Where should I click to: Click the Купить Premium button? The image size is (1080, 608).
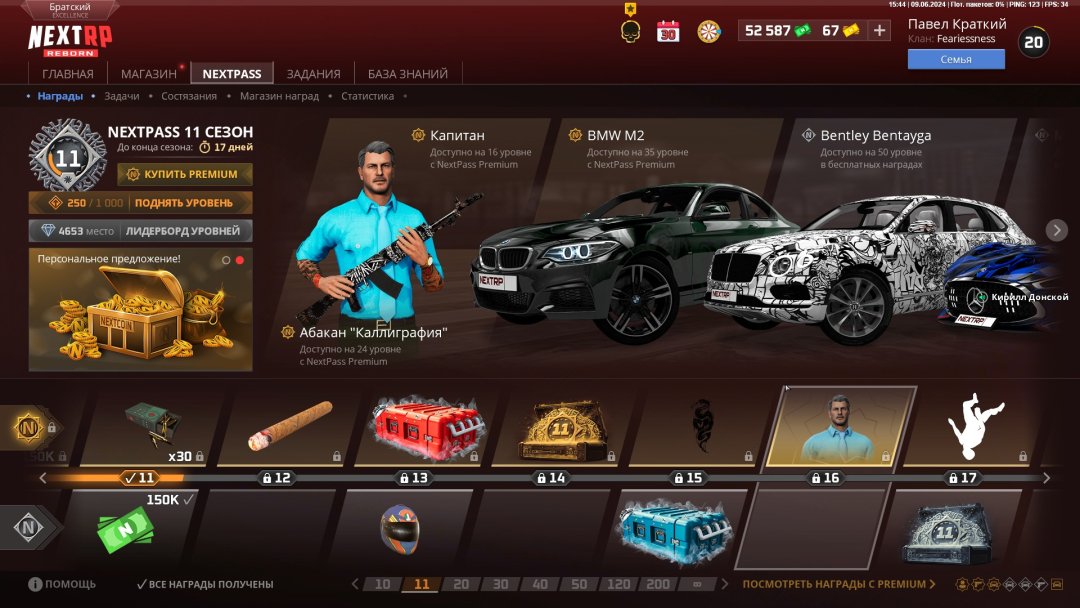[185, 174]
